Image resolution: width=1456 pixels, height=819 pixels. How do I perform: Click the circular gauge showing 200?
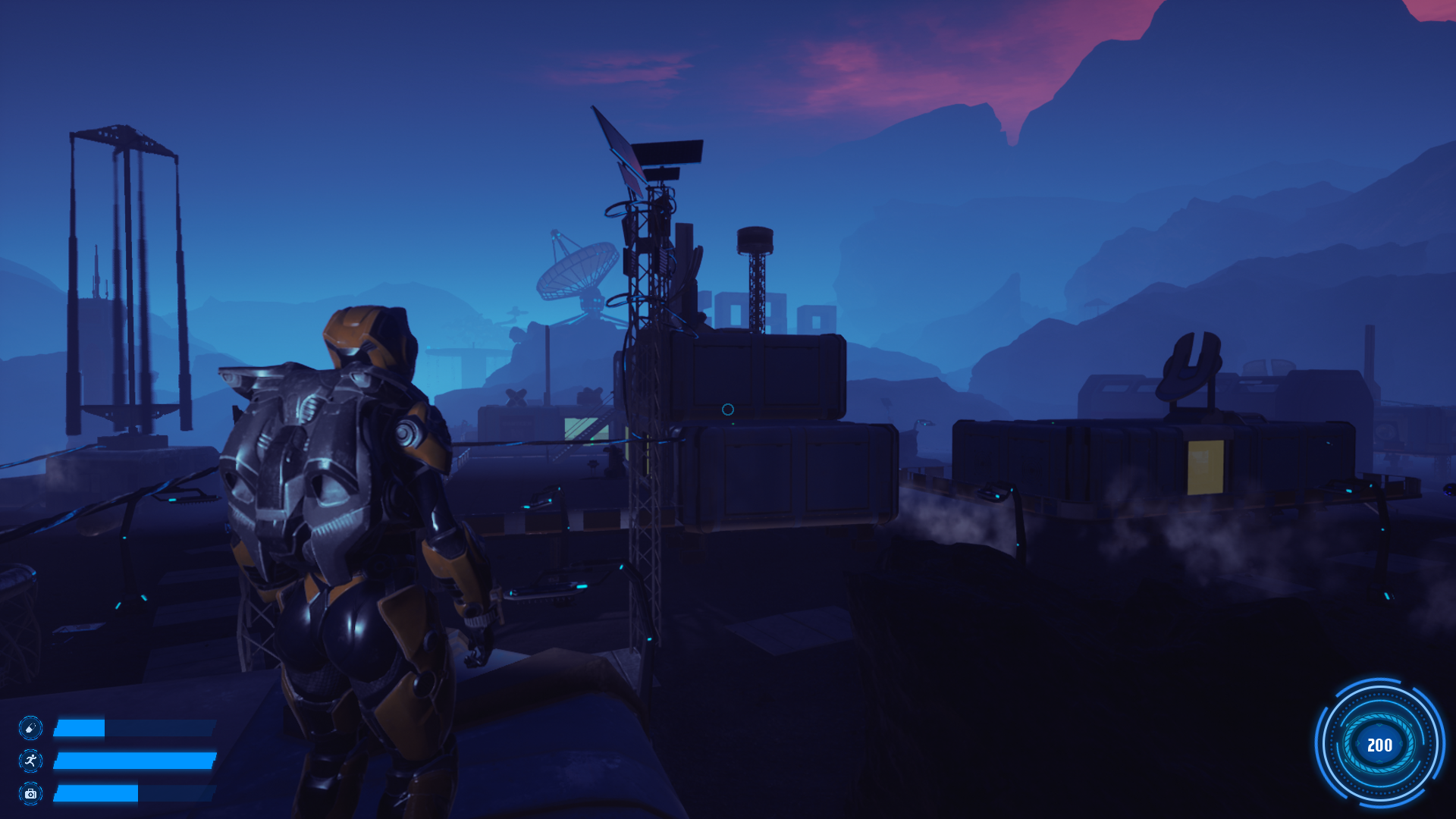(1379, 745)
